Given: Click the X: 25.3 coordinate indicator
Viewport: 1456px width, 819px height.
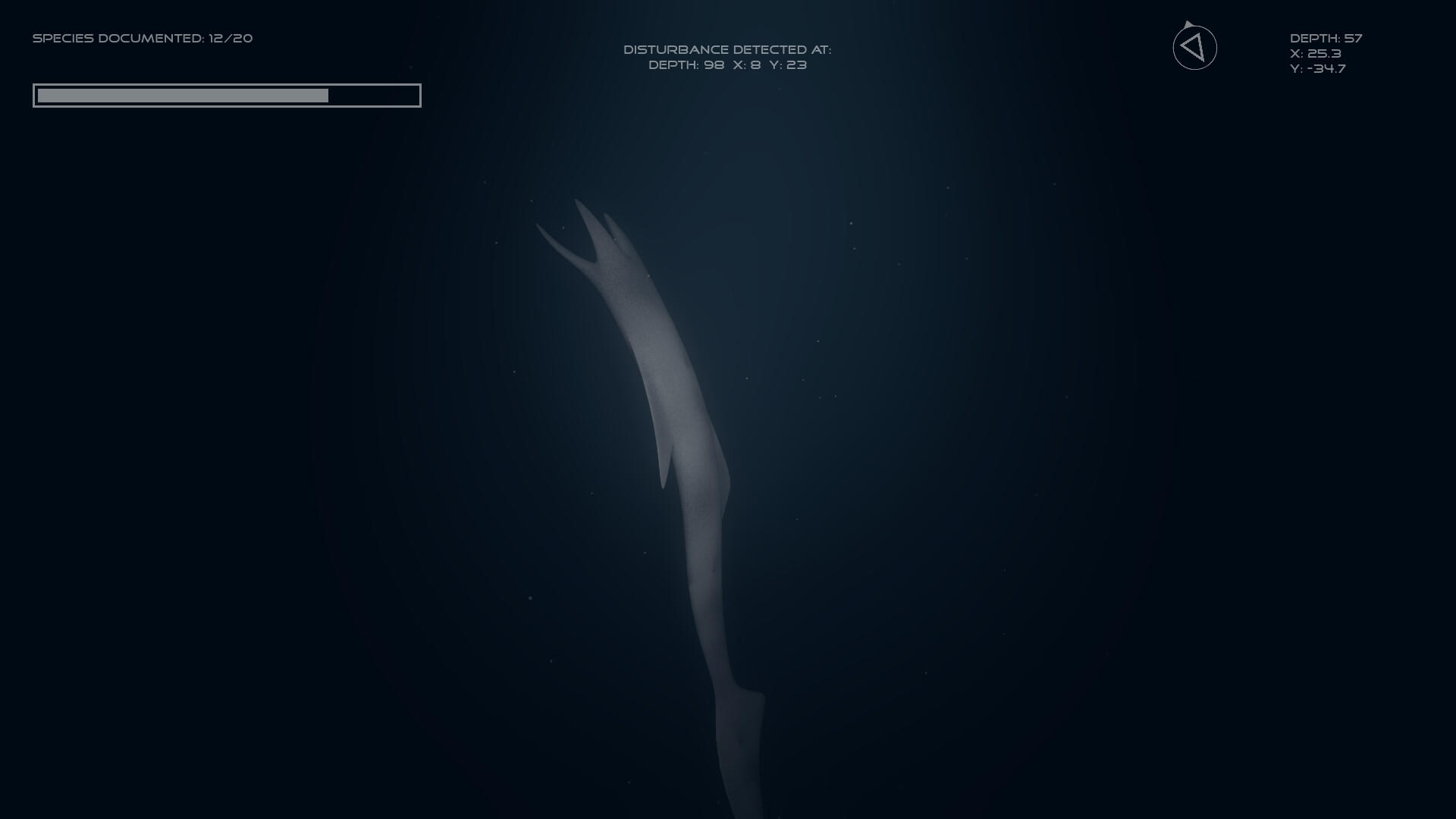Looking at the screenshot, I should tap(1315, 54).
